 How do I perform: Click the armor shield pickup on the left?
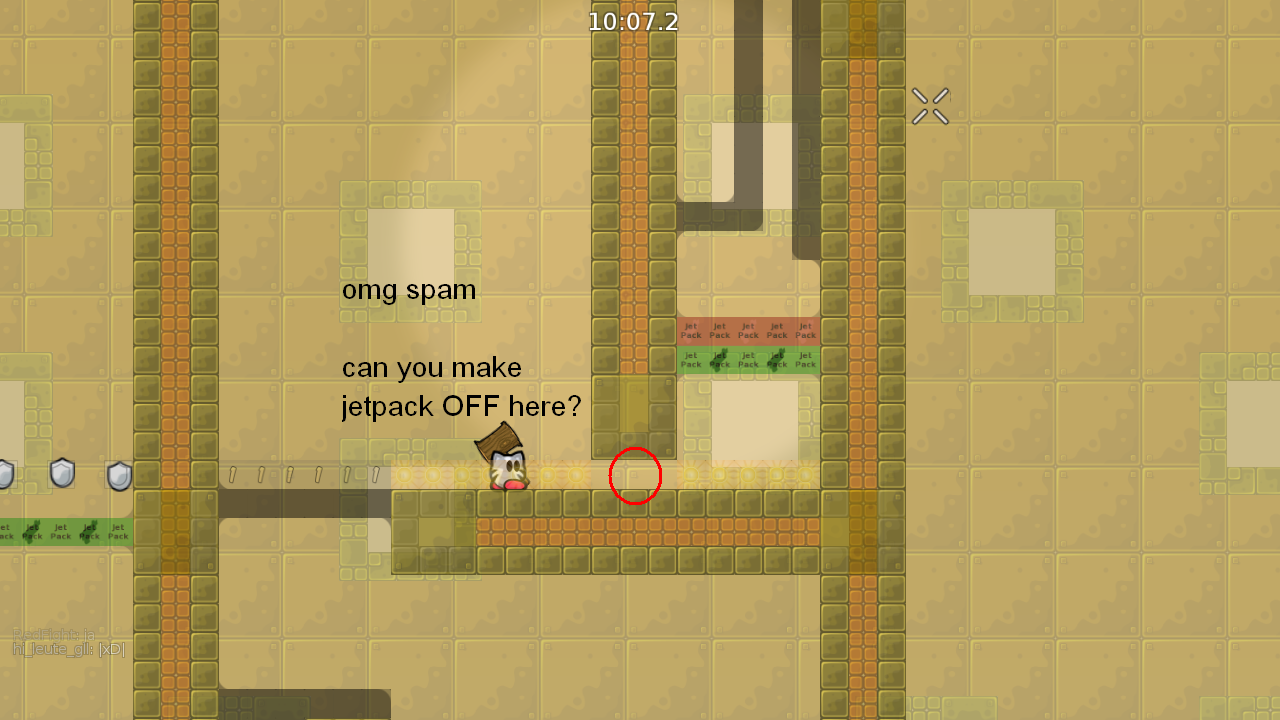coord(62,473)
